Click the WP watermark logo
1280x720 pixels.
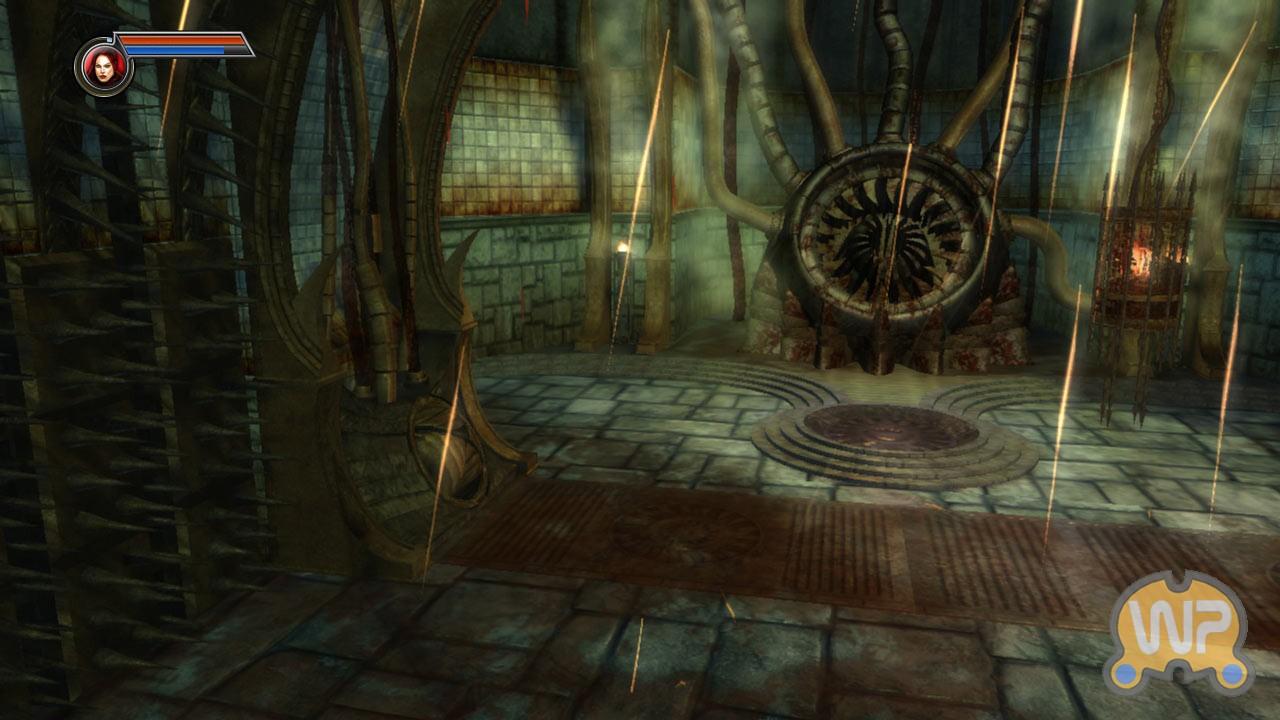(1180, 631)
